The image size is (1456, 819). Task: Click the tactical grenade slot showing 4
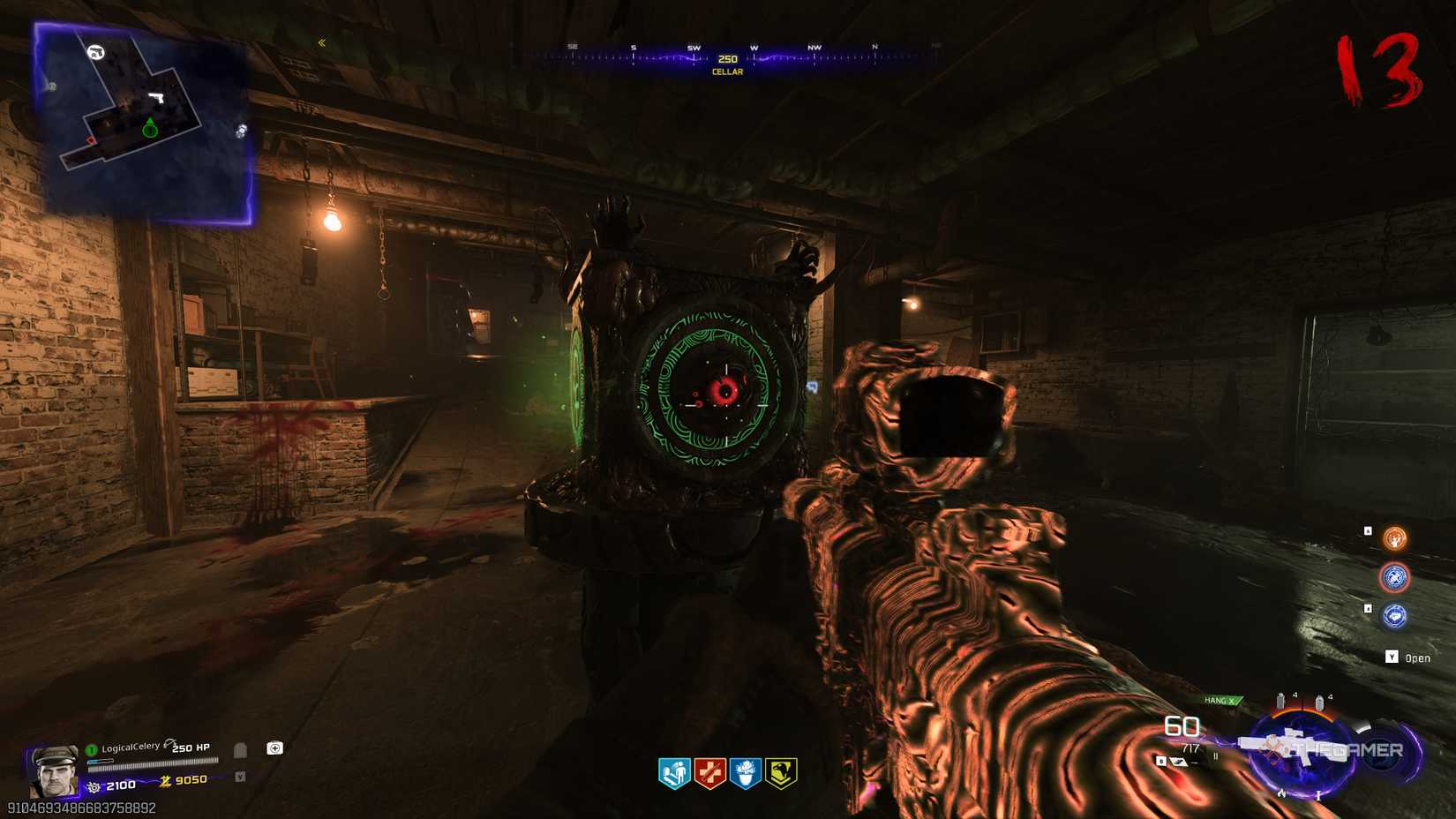pos(1320,701)
